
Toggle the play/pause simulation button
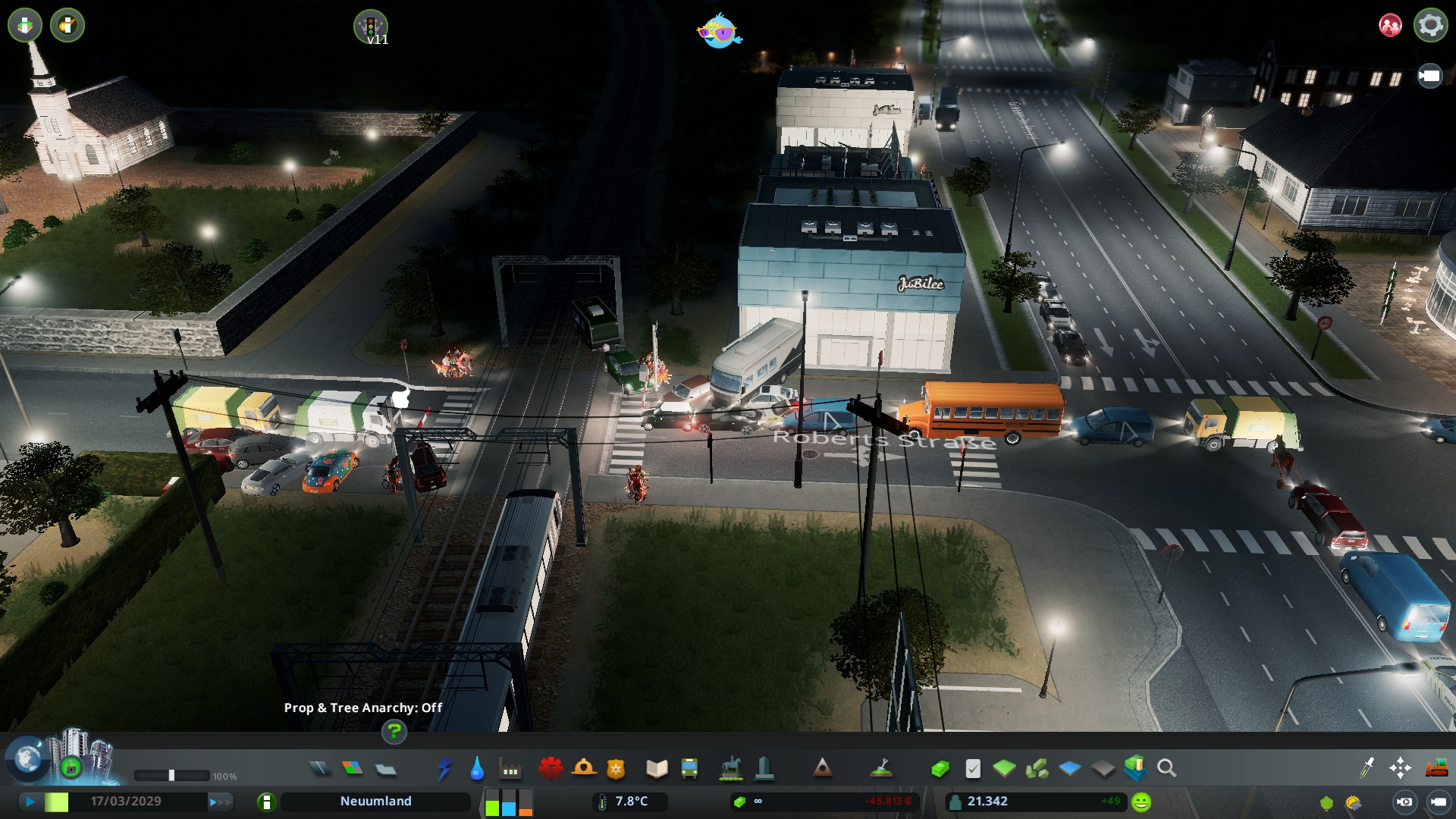tap(30, 802)
